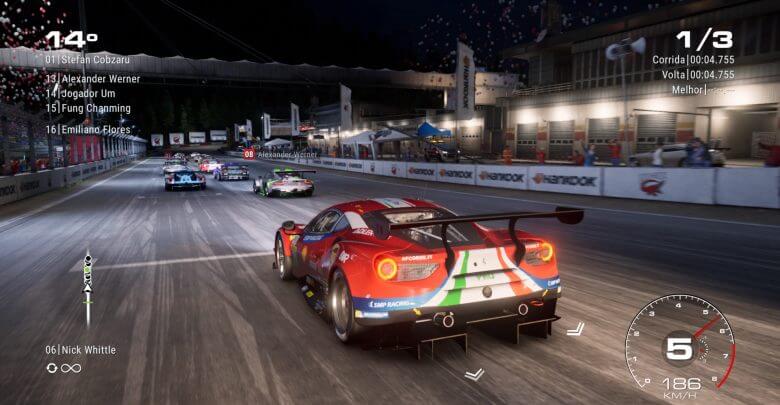
Task: Click the Alexander Werner standings row
Action: [x=92, y=78]
